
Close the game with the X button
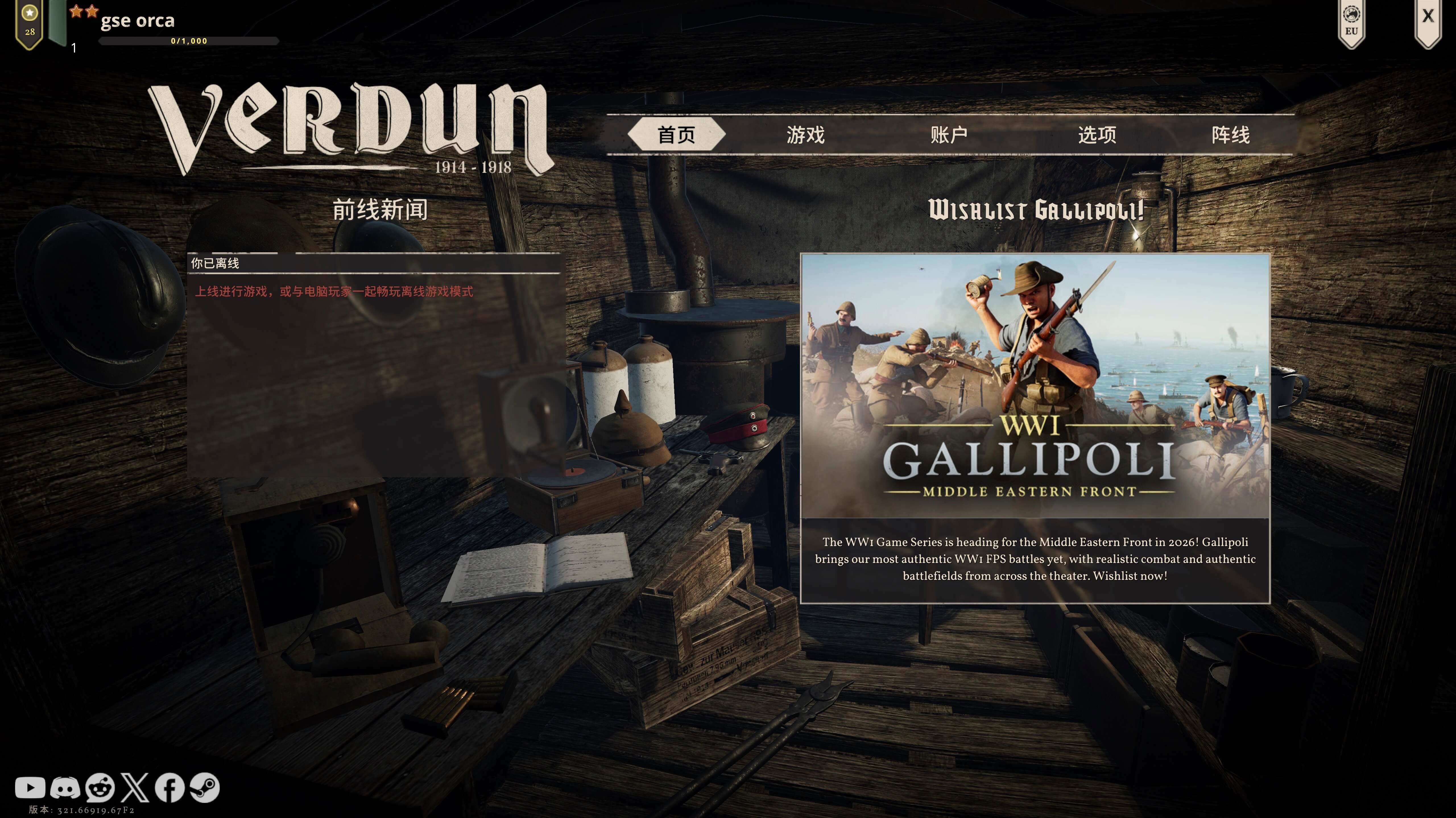click(x=1428, y=17)
